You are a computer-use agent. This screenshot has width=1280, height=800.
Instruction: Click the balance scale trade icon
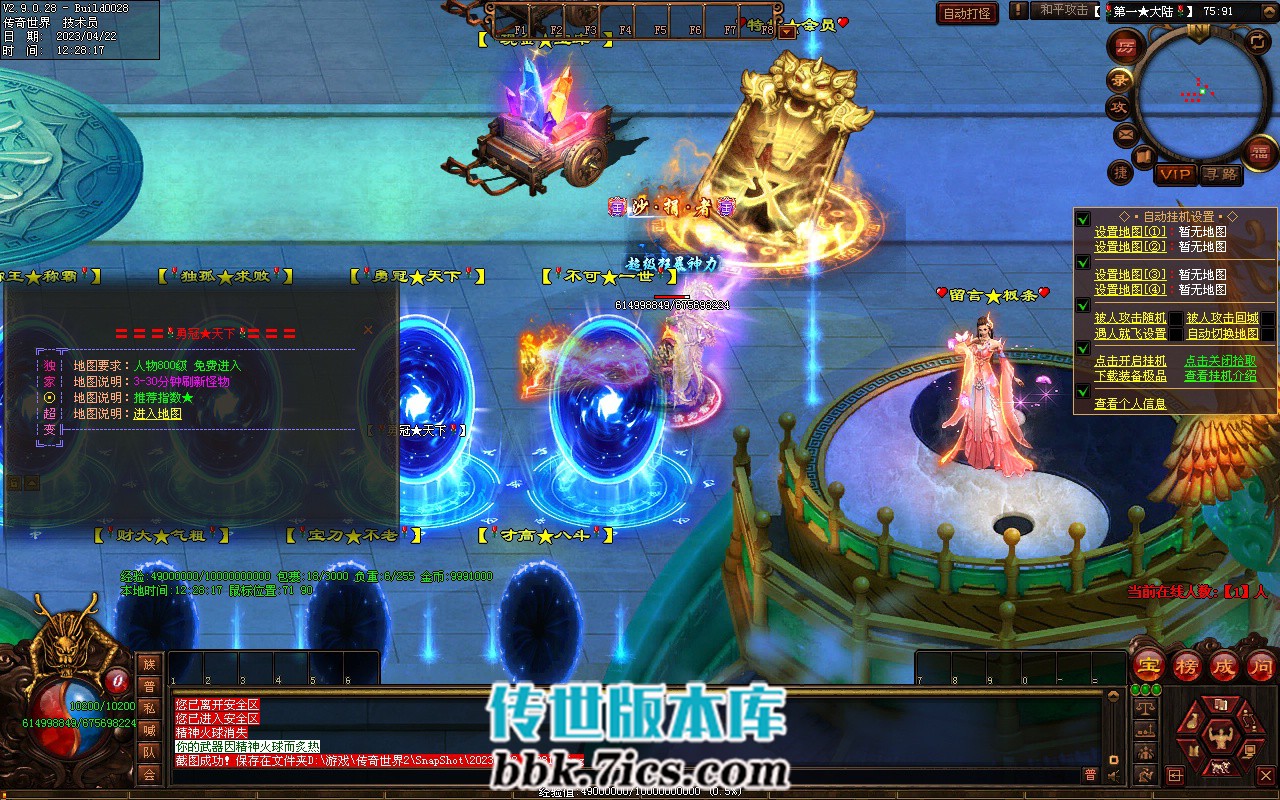click(1147, 708)
